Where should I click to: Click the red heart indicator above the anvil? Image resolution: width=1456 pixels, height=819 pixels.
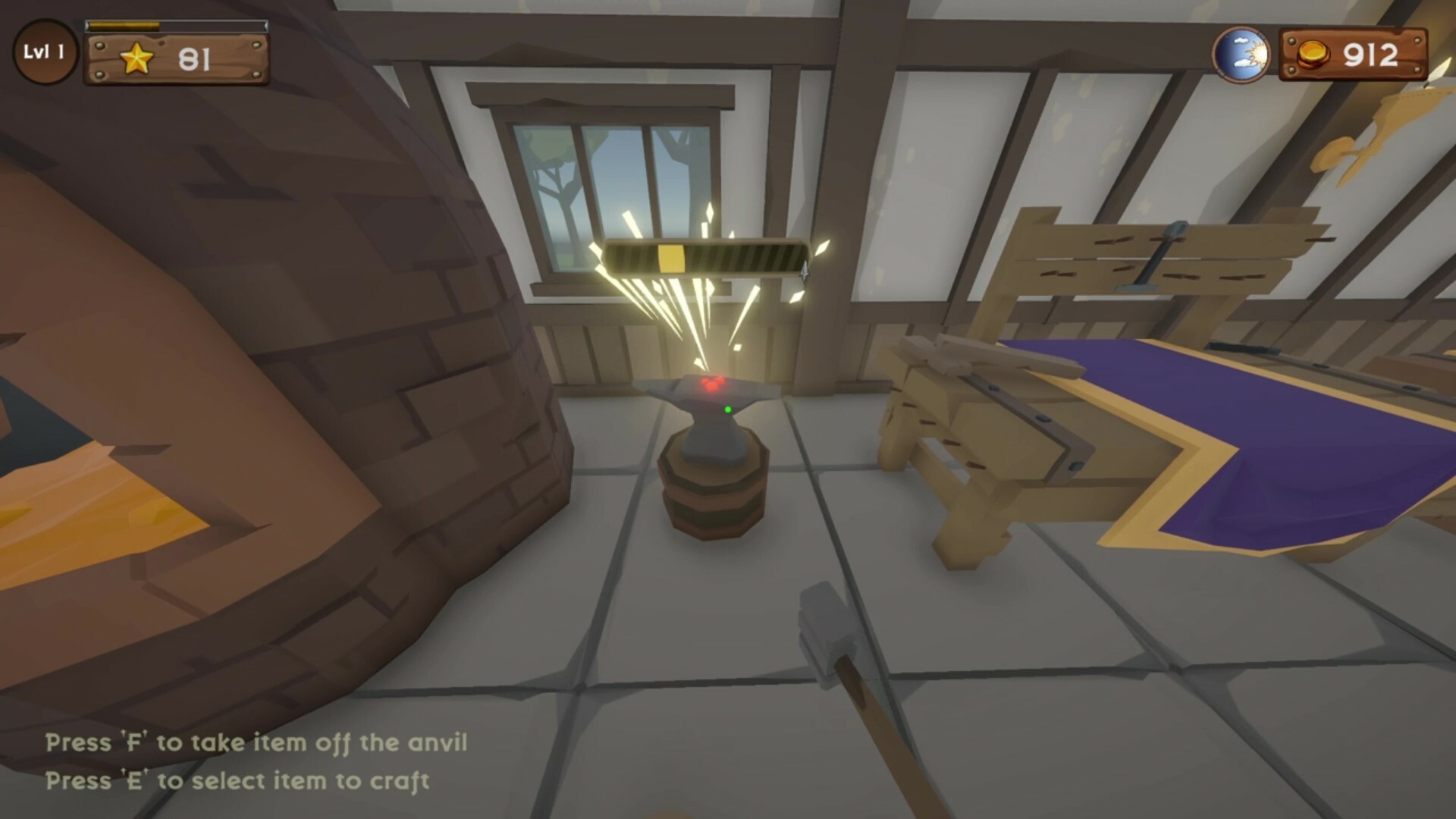pos(713,385)
